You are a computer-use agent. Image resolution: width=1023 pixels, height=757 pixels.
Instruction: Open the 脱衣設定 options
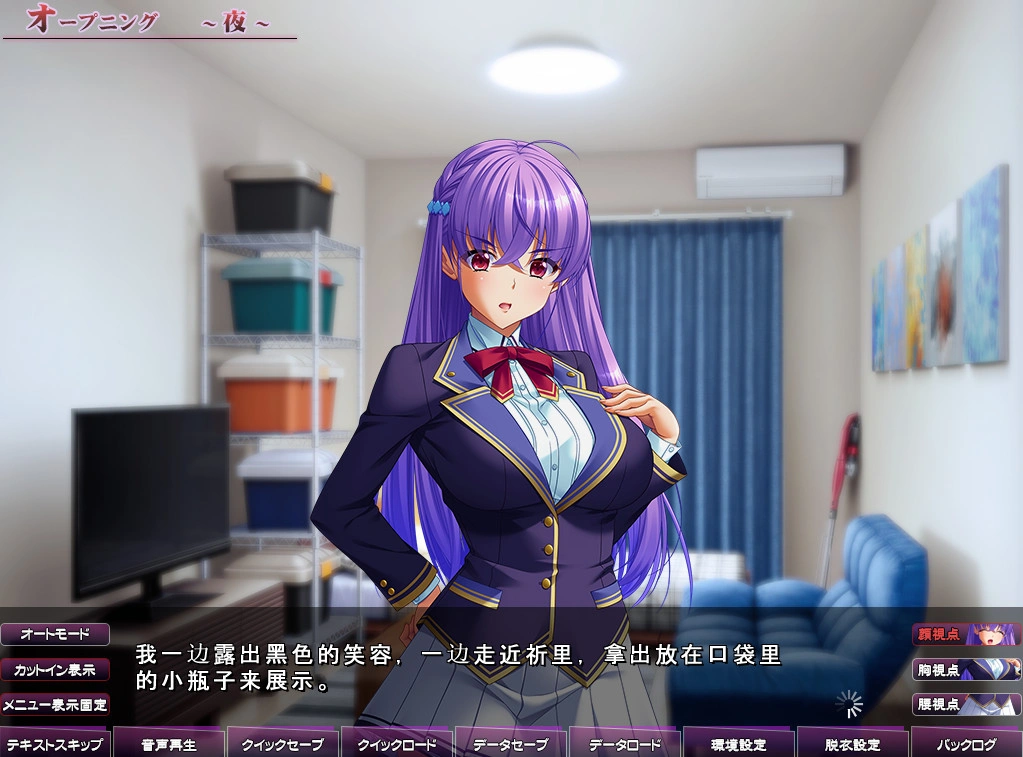tap(853, 744)
